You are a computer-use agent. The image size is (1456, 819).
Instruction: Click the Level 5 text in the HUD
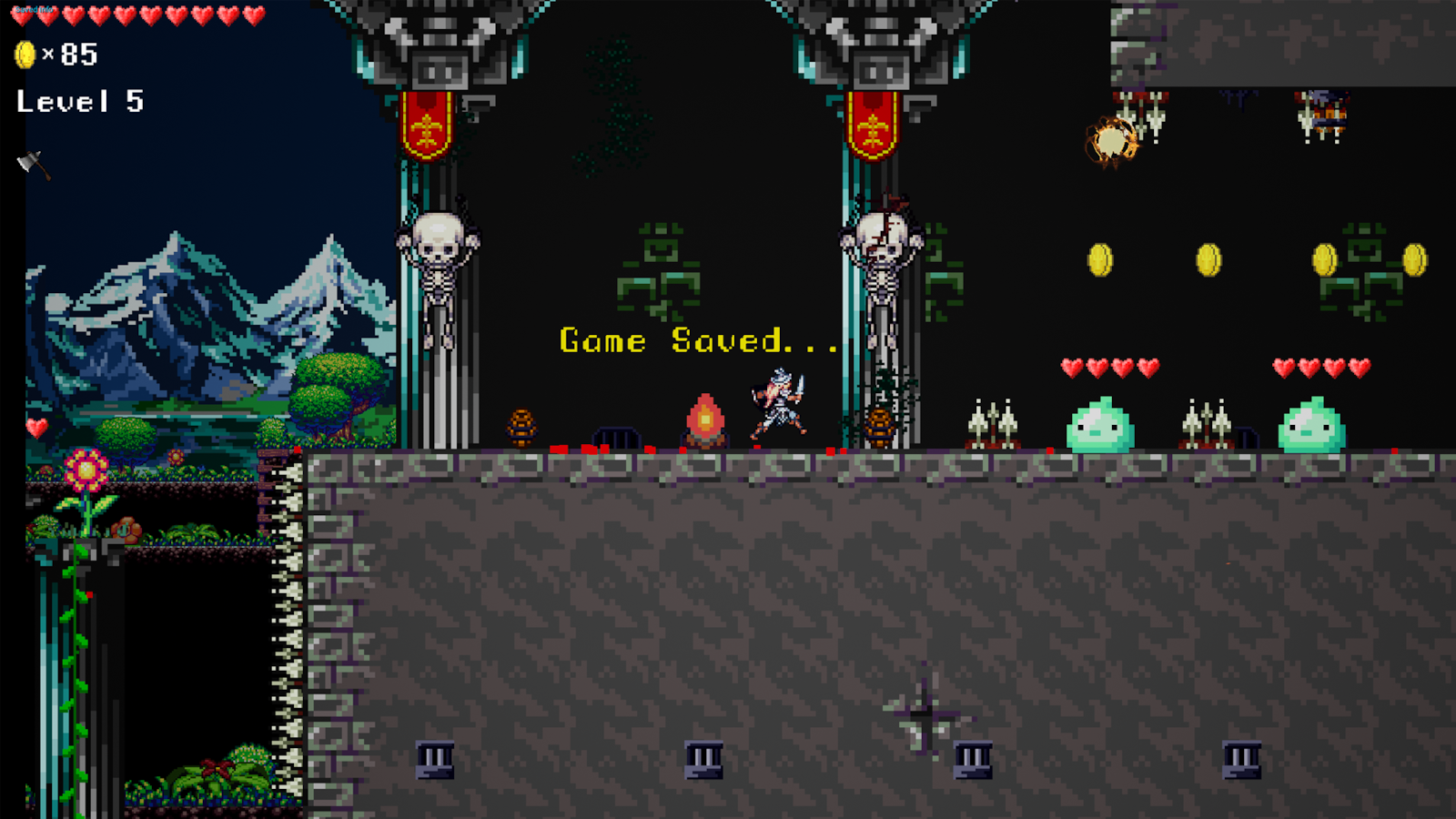pyautogui.click(x=77, y=102)
